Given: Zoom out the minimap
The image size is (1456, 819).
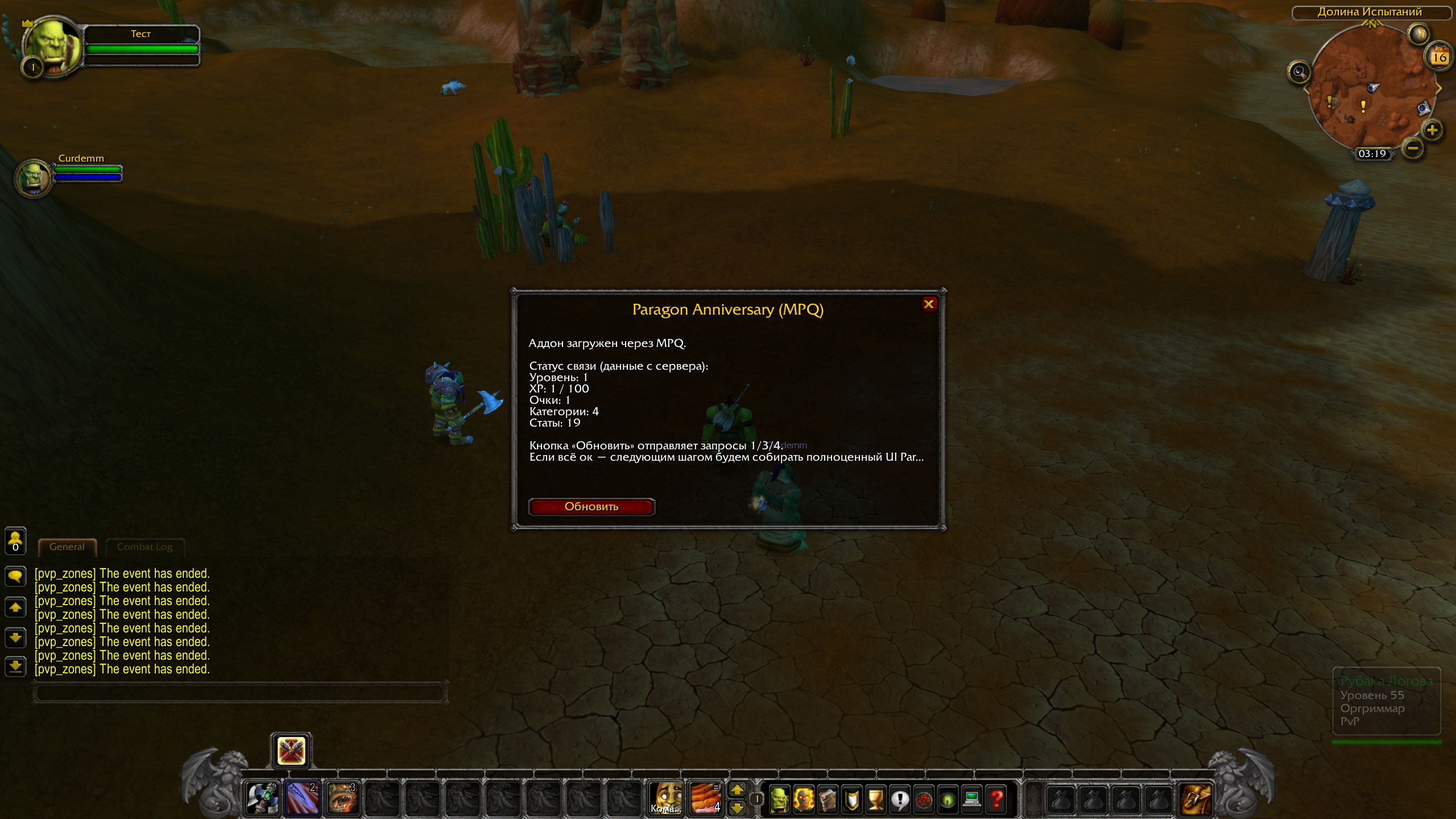Looking at the screenshot, I should [x=1413, y=149].
